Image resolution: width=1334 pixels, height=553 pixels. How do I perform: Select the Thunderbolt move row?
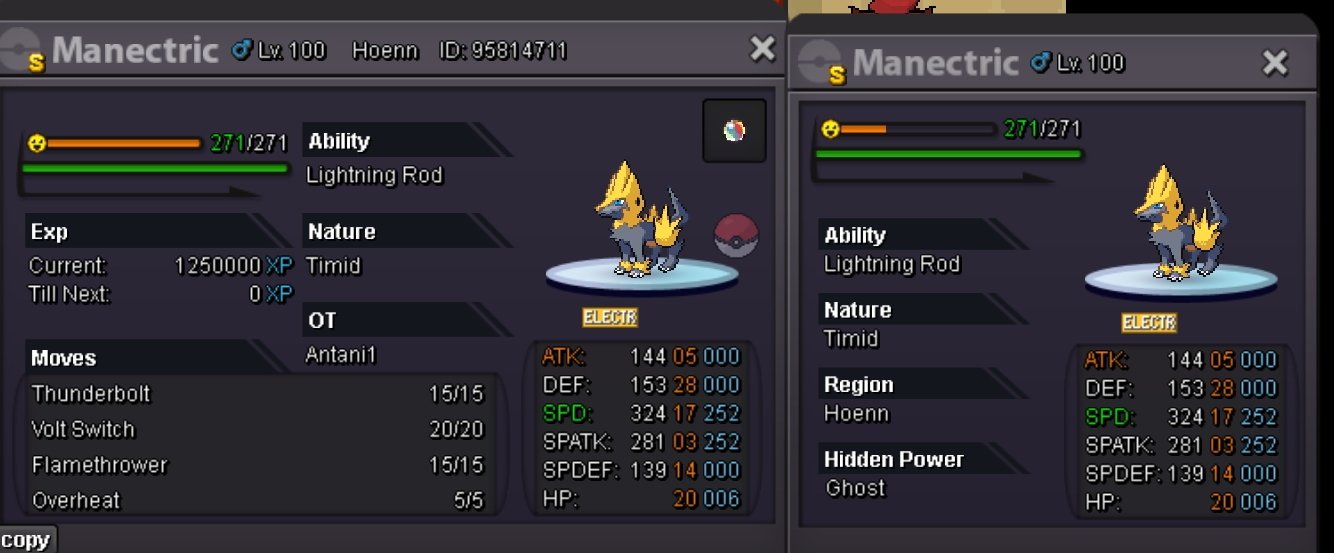257,394
